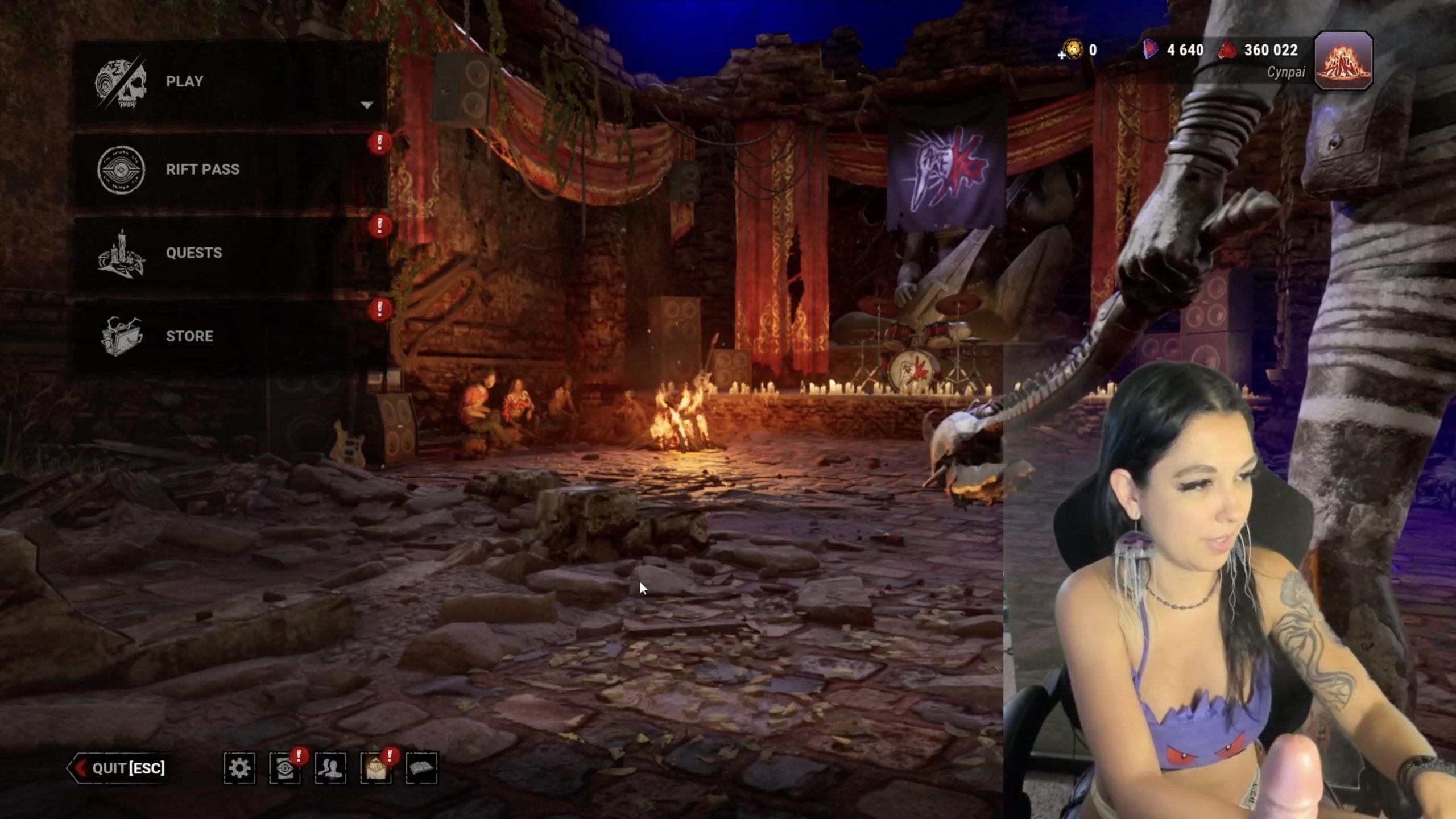
Task: Click the Quit button
Action: [x=119, y=768]
